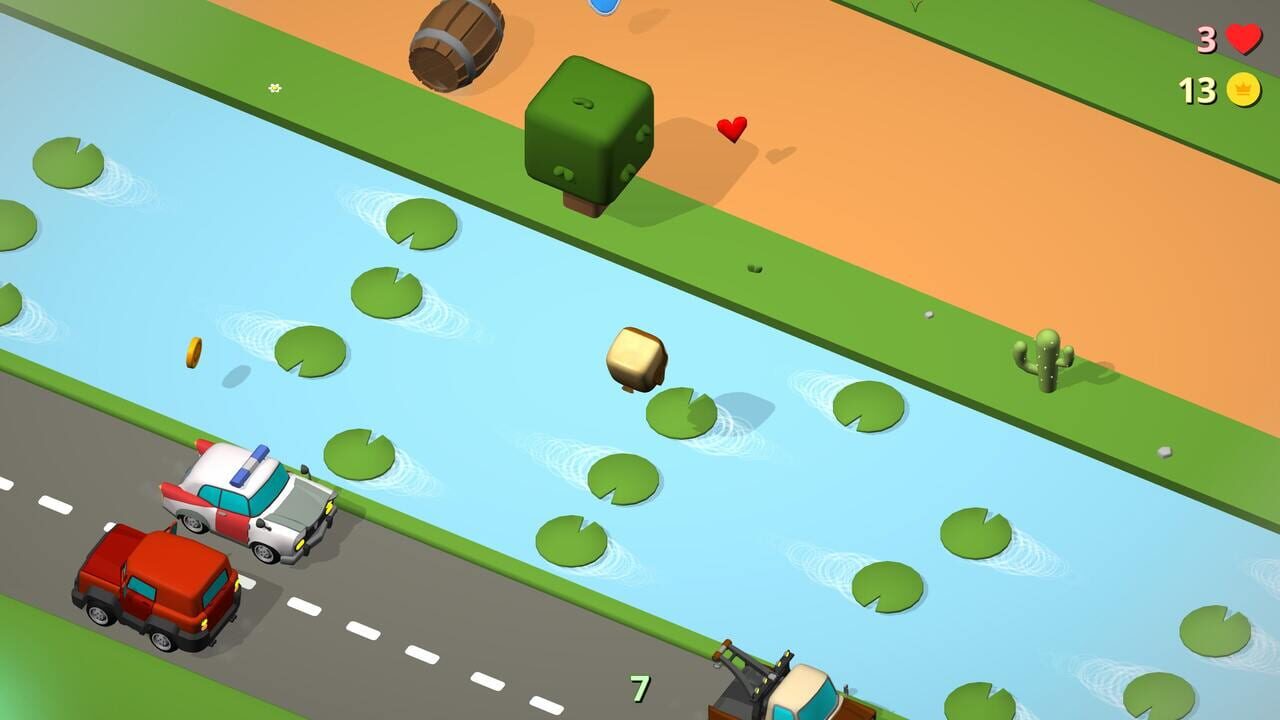Screen dimensions: 1280x720
Task: Collect the spinning coin on the river
Action: point(193,352)
